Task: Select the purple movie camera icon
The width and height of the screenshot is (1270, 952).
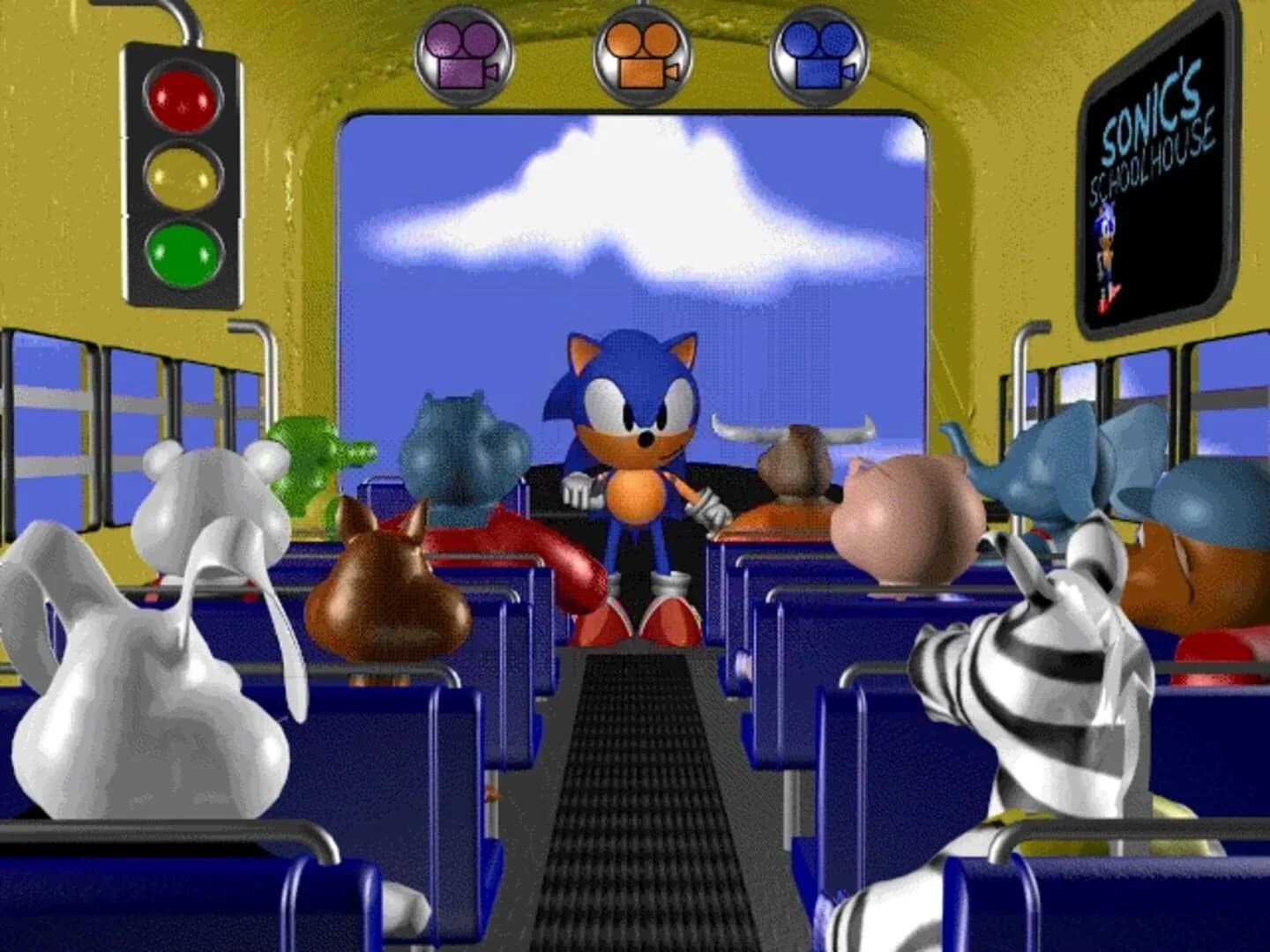Action: [x=461, y=53]
